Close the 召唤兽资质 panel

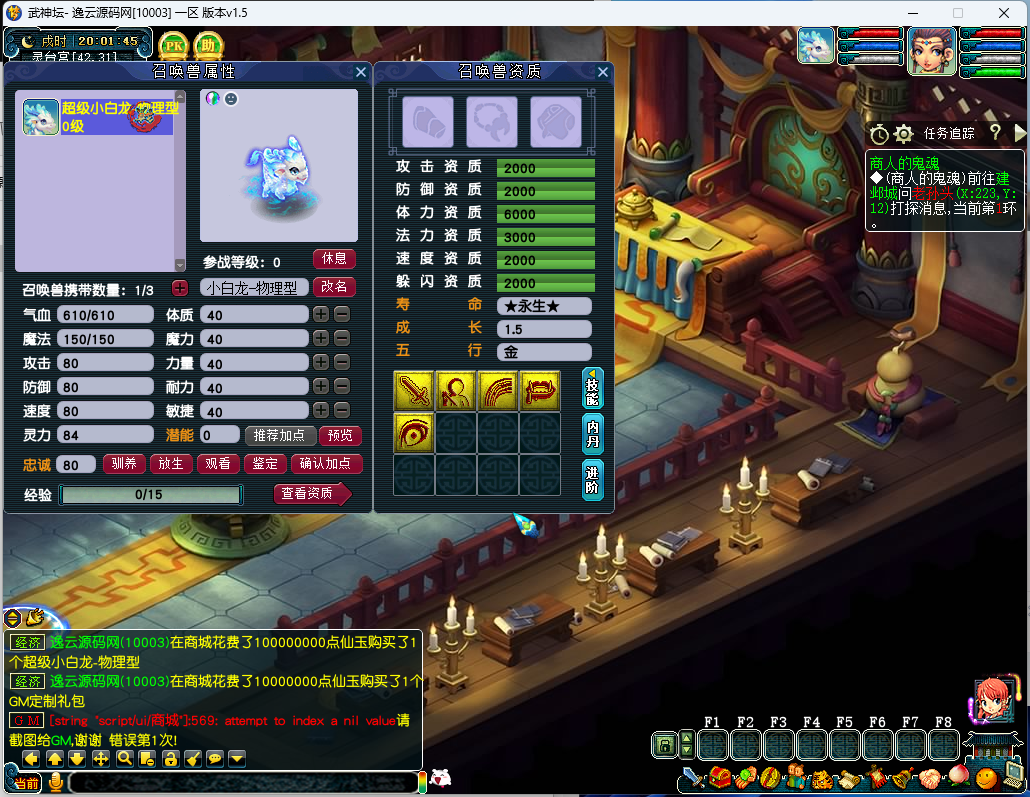pos(603,72)
